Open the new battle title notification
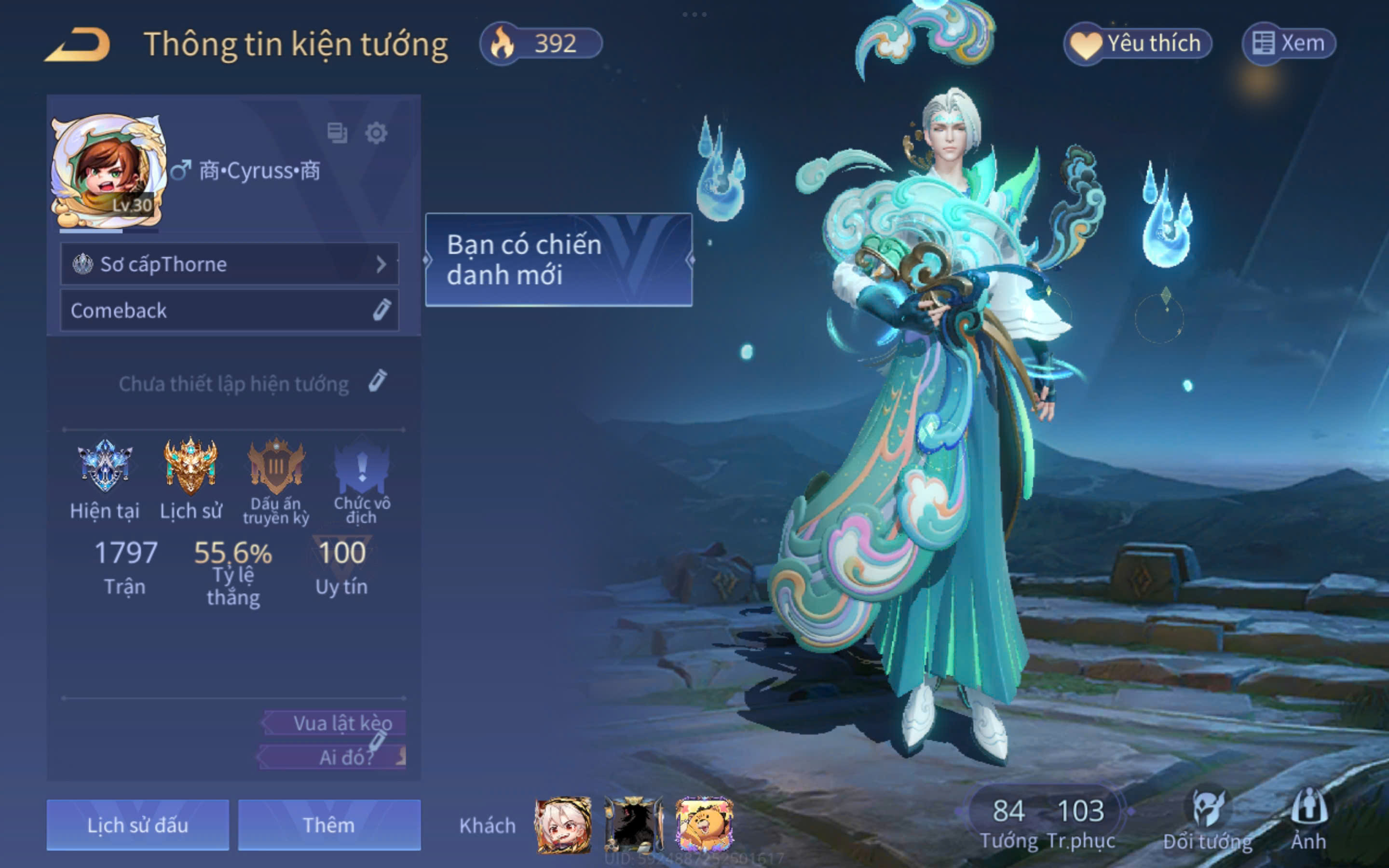The width and height of the screenshot is (1389, 868). pyautogui.click(x=558, y=259)
